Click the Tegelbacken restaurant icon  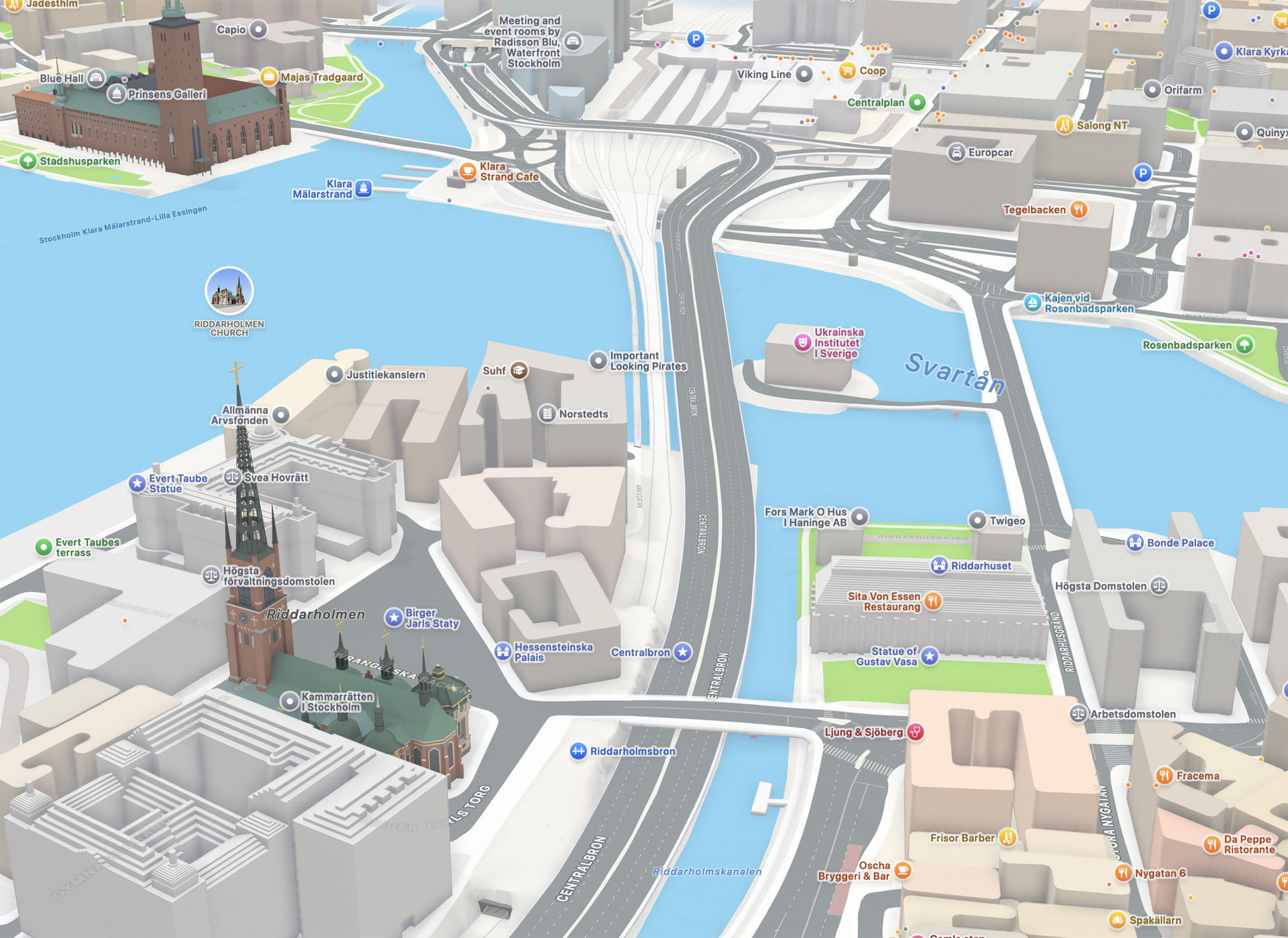pos(1077,209)
